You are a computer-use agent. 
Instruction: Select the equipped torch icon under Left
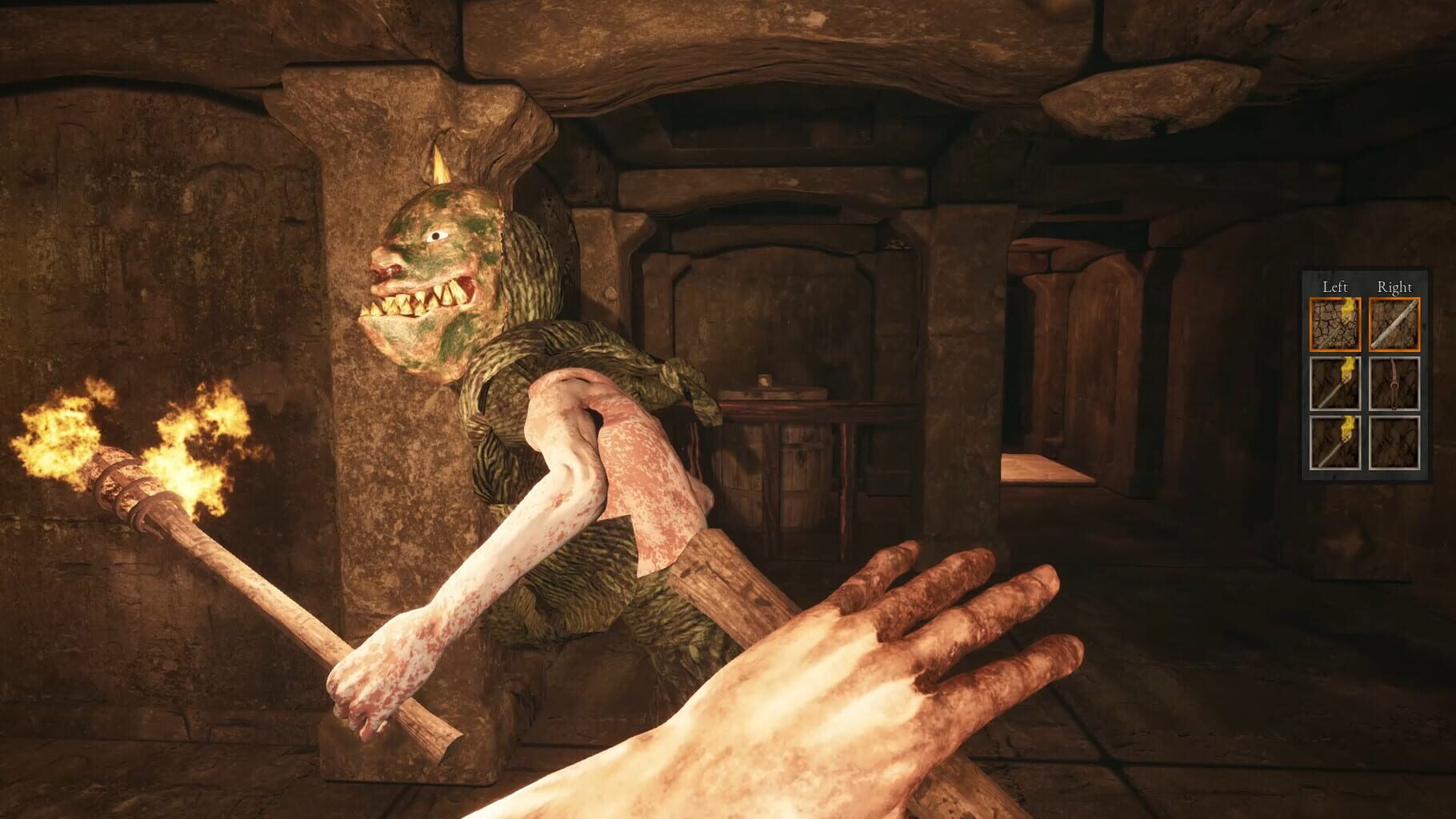click(1335, 325)
